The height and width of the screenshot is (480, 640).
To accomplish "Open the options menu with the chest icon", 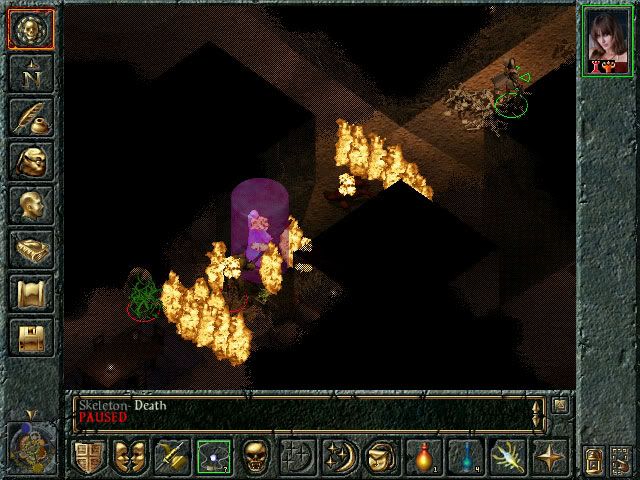I will 30,337.
